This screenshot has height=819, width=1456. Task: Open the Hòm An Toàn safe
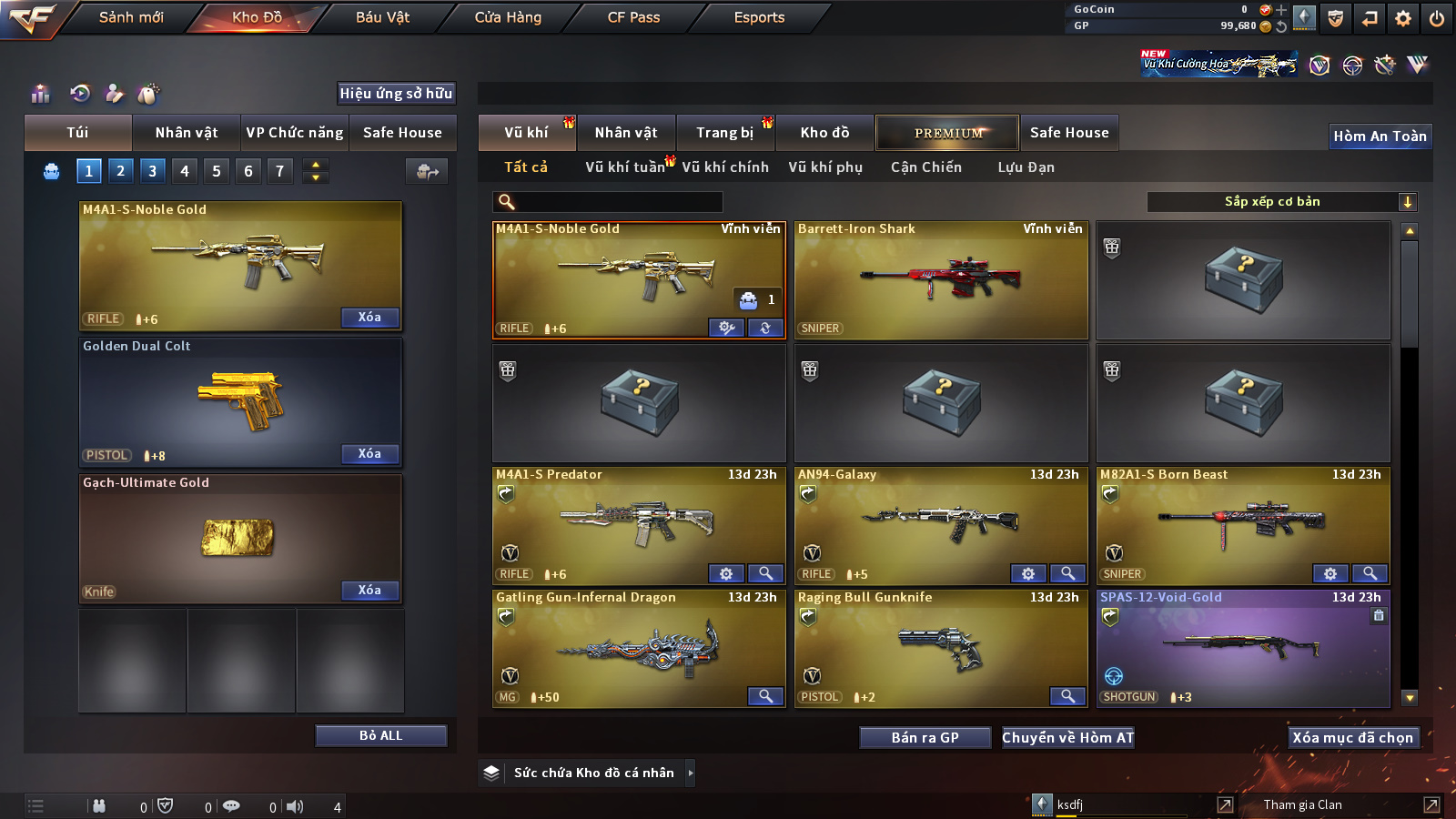coord(1380,136)
